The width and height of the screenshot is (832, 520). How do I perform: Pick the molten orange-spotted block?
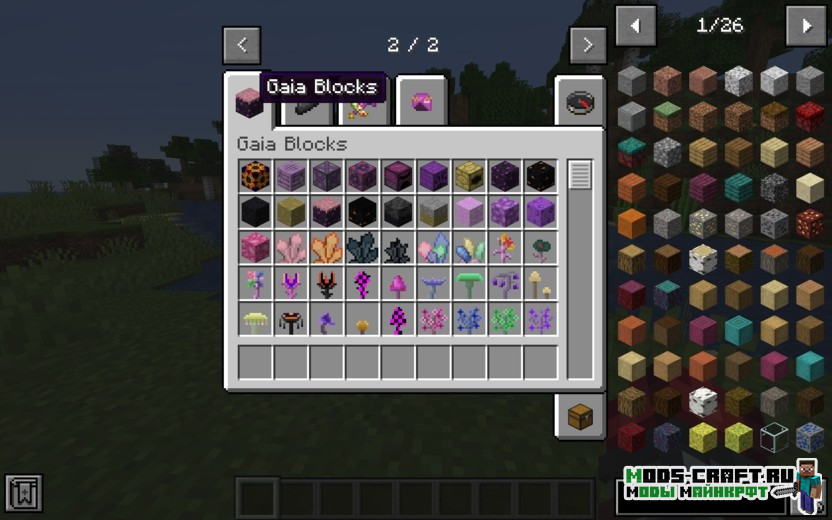(x=256, y=176)
